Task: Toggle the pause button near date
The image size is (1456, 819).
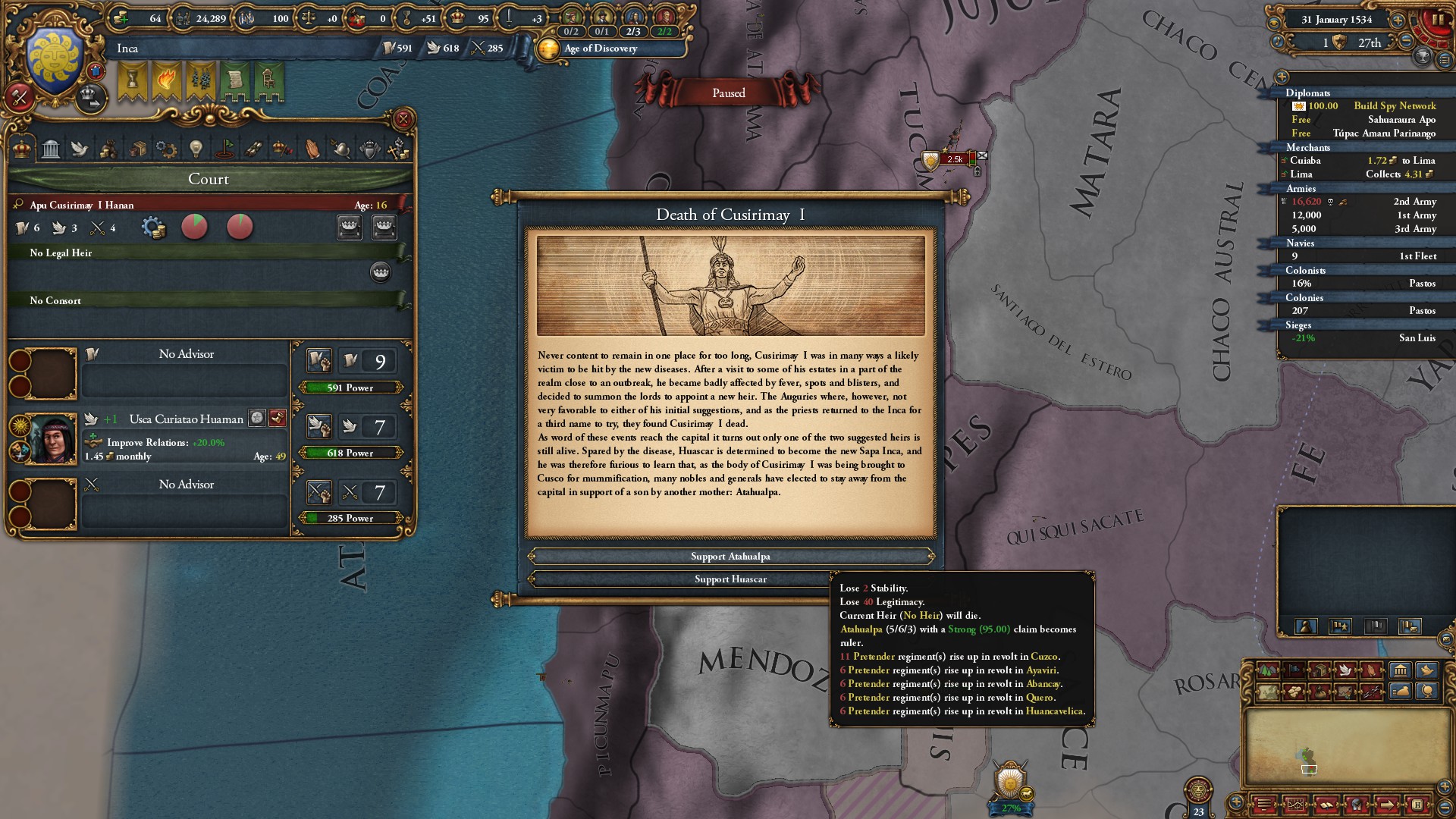Action: click(1438, 20)
